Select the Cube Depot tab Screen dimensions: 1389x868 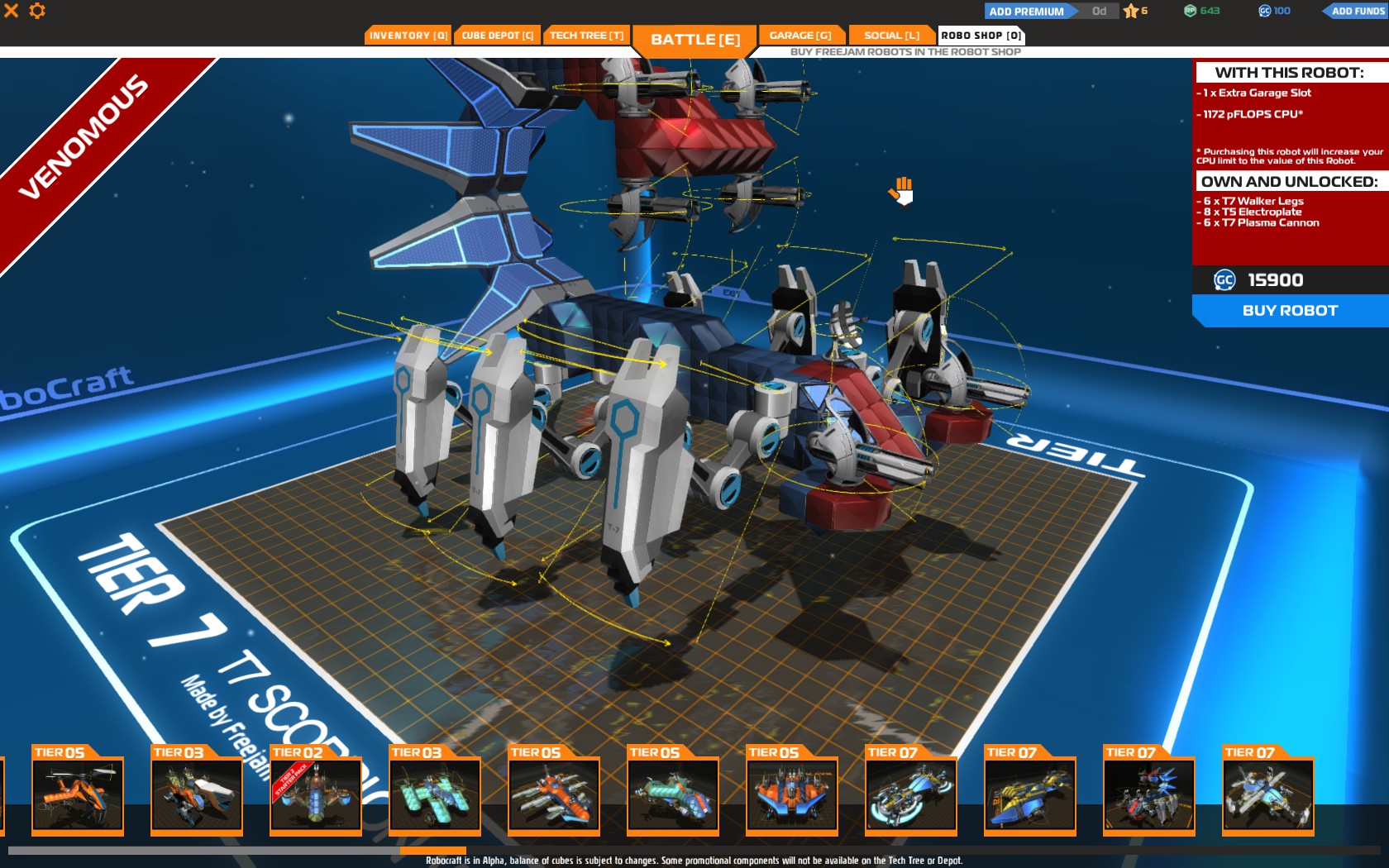click(496, 35)
